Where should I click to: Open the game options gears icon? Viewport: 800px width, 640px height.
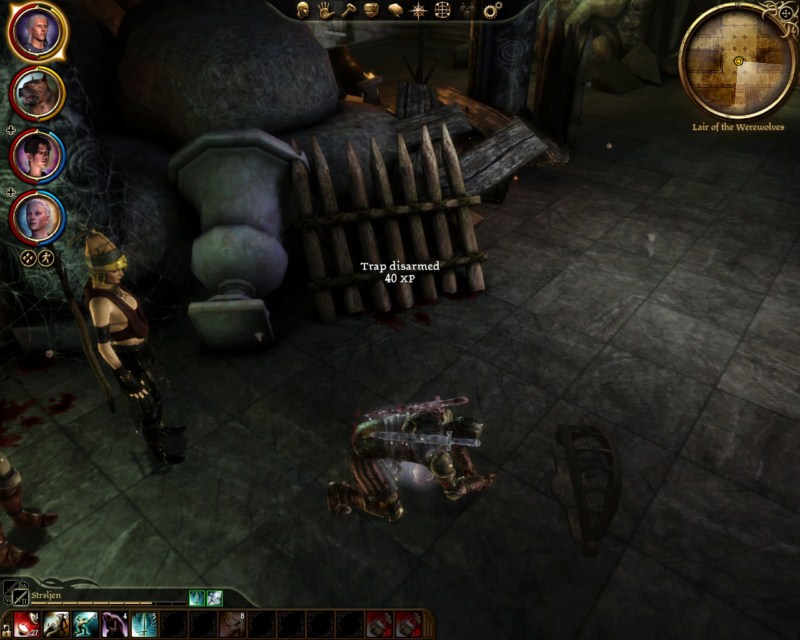point(491,10)
